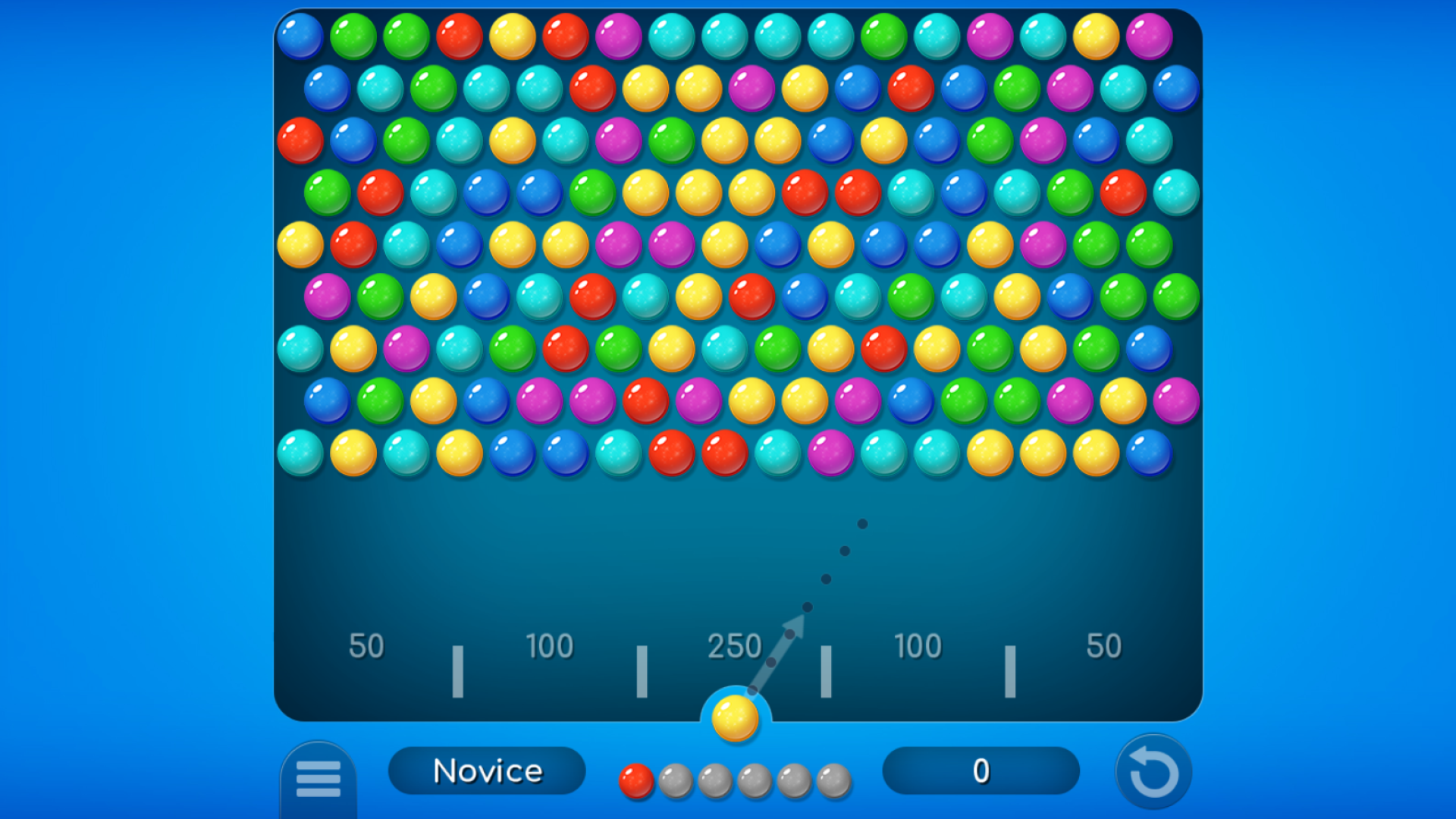1456x819 pixels.
Task: Click the right 100 point zone label
Action: [918, 646]
